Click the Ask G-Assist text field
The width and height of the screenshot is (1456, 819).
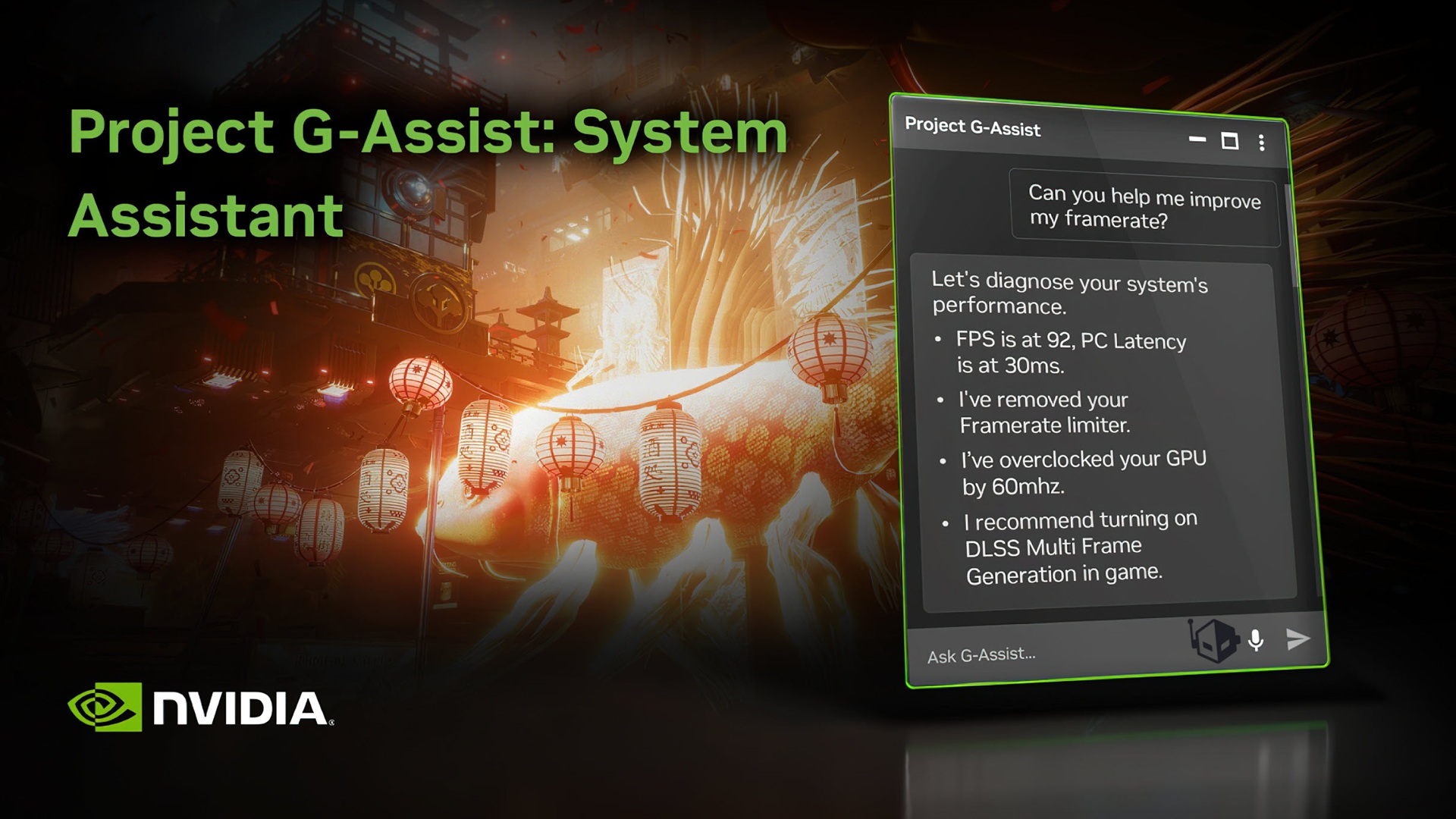point(1046,653)
